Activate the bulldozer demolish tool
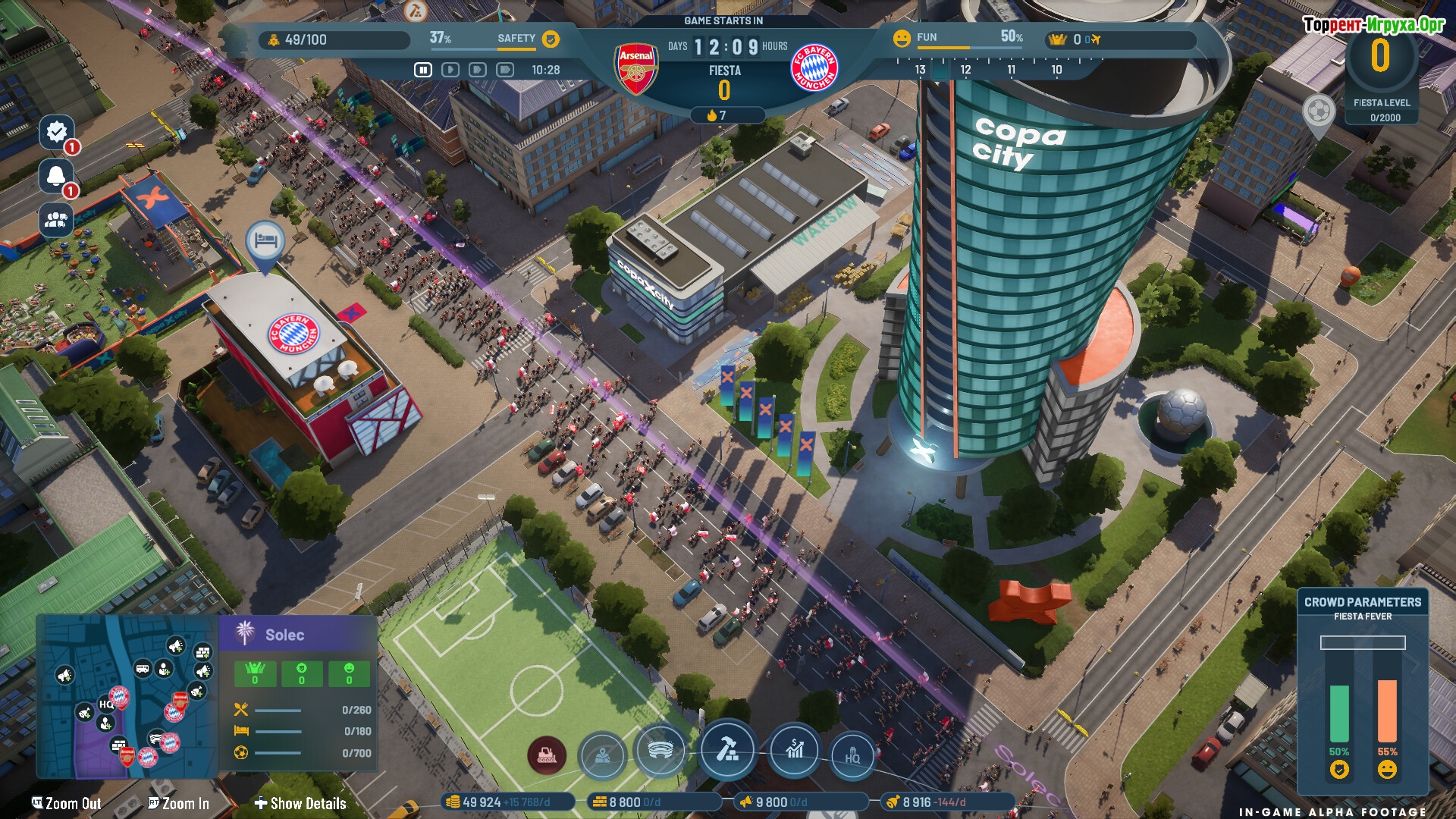 [x=547, y=755]
